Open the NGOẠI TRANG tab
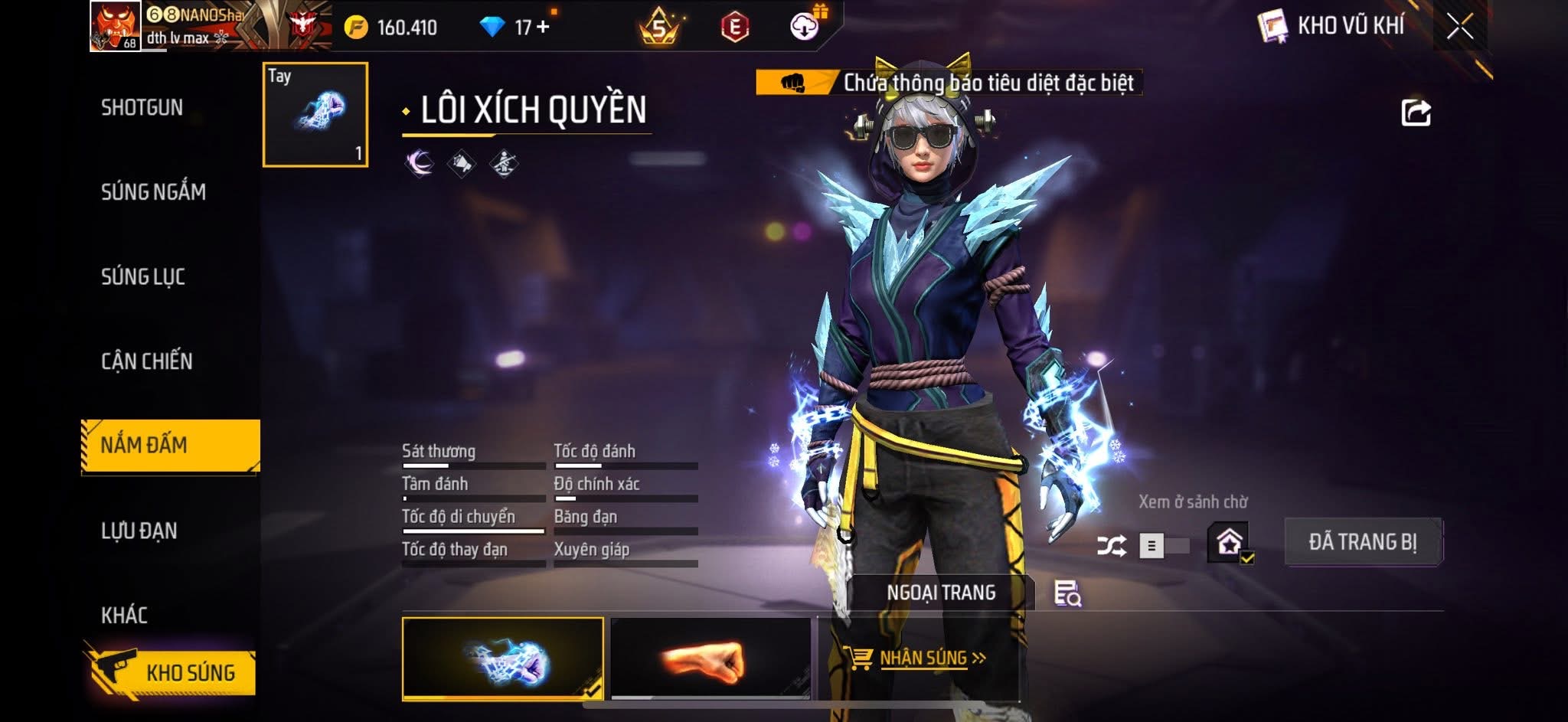Screen dimensions: 1568x722 click(941, 593)
